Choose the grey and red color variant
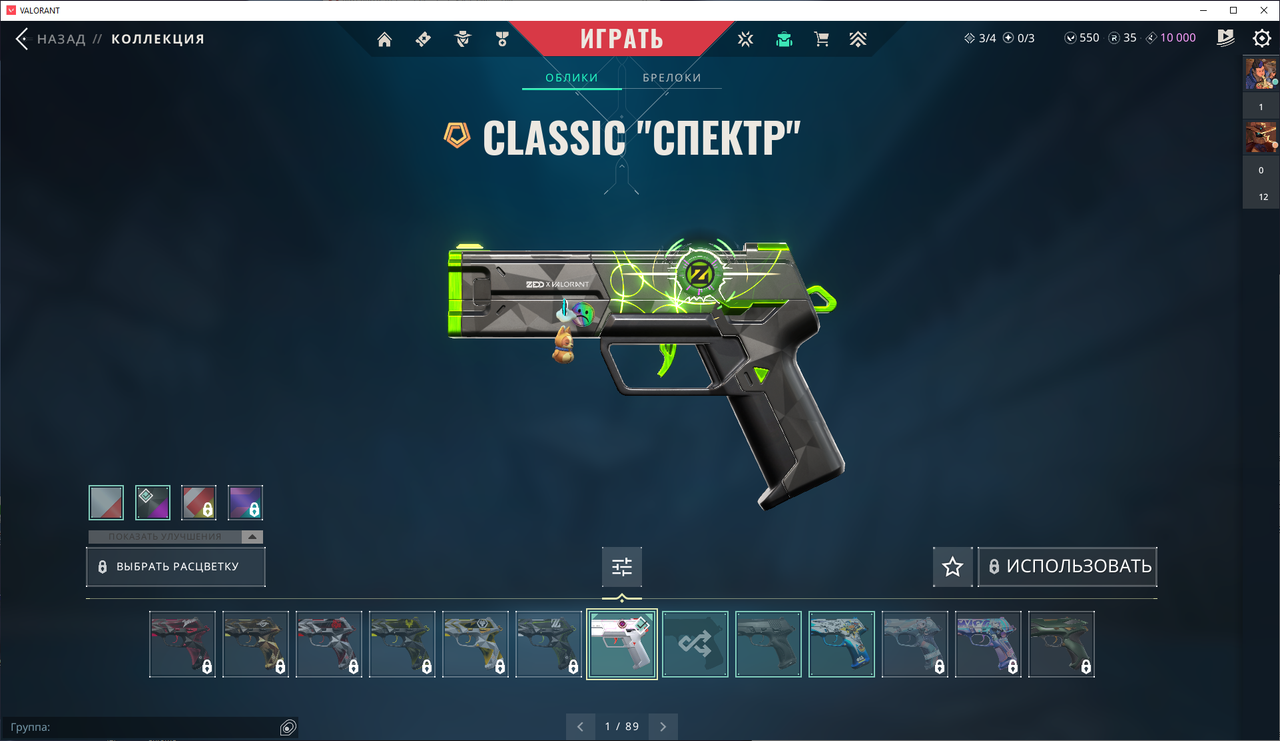 coord(106,502)
